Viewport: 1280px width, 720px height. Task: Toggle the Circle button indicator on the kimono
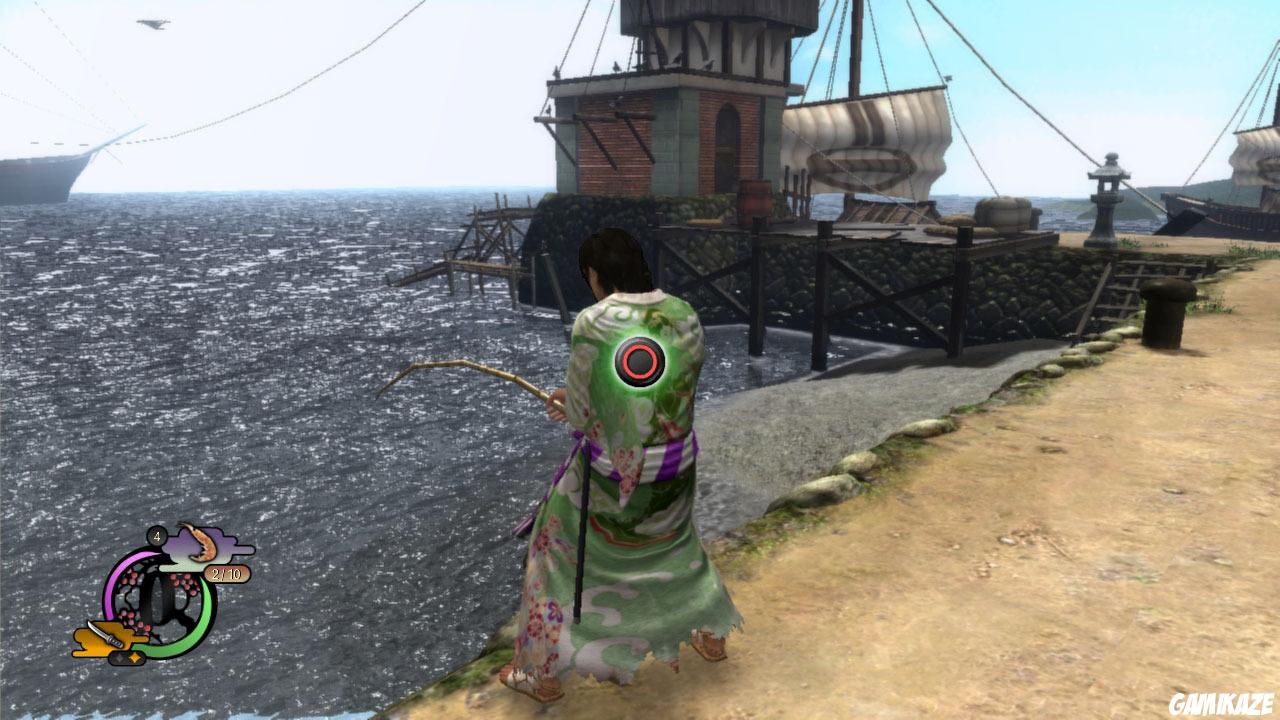coord(639,358)
